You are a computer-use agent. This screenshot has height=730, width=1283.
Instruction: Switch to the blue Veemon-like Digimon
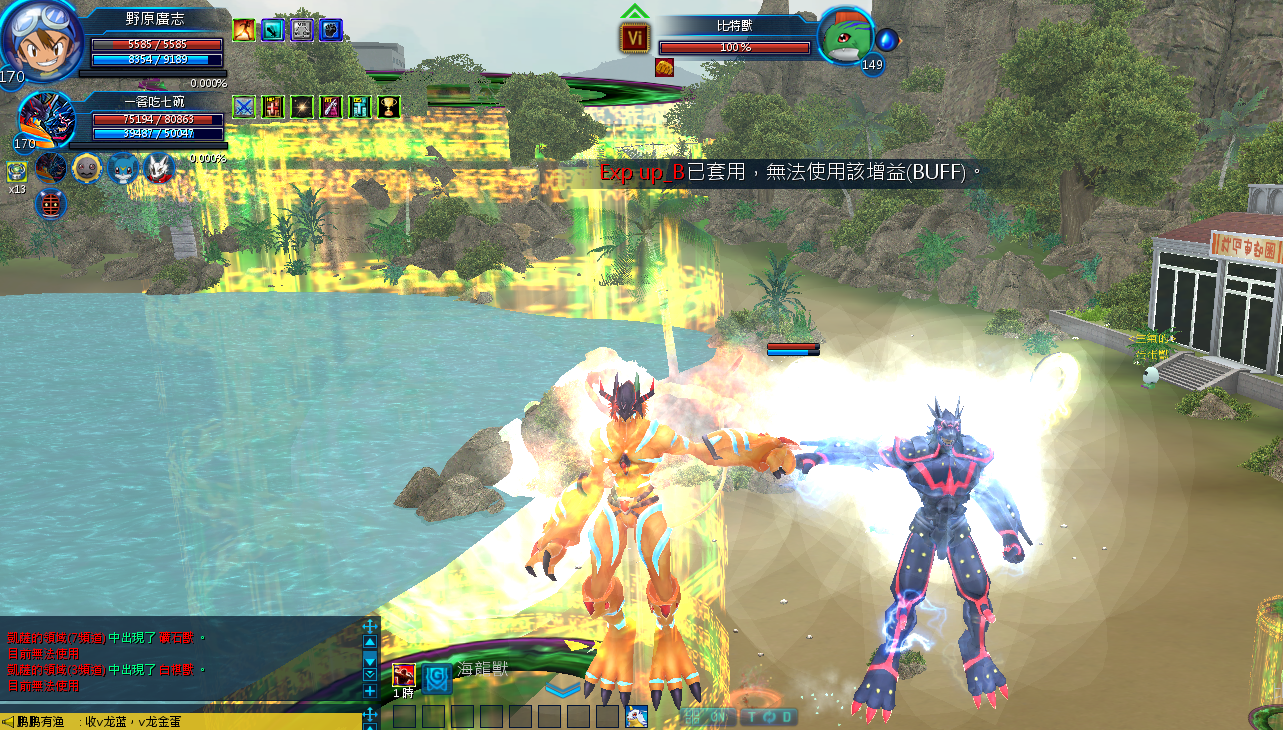click(x=123, y=167)
